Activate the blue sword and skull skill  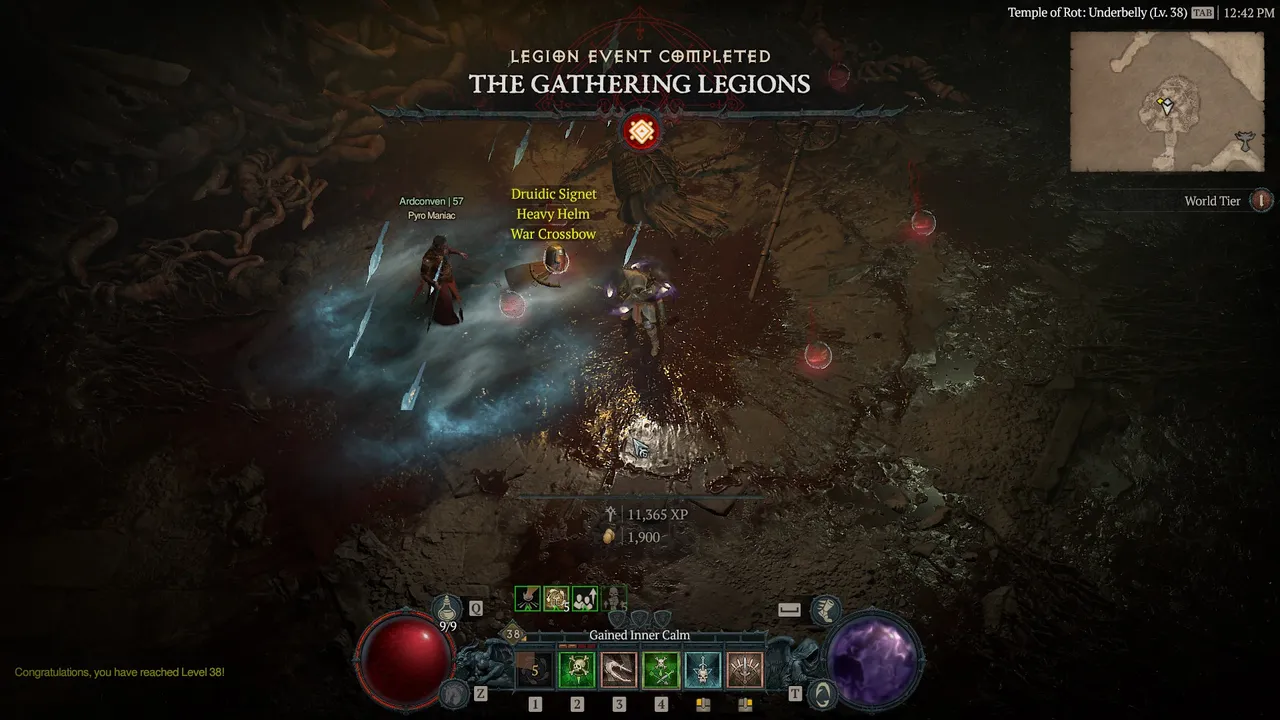(x=703, y=670)
